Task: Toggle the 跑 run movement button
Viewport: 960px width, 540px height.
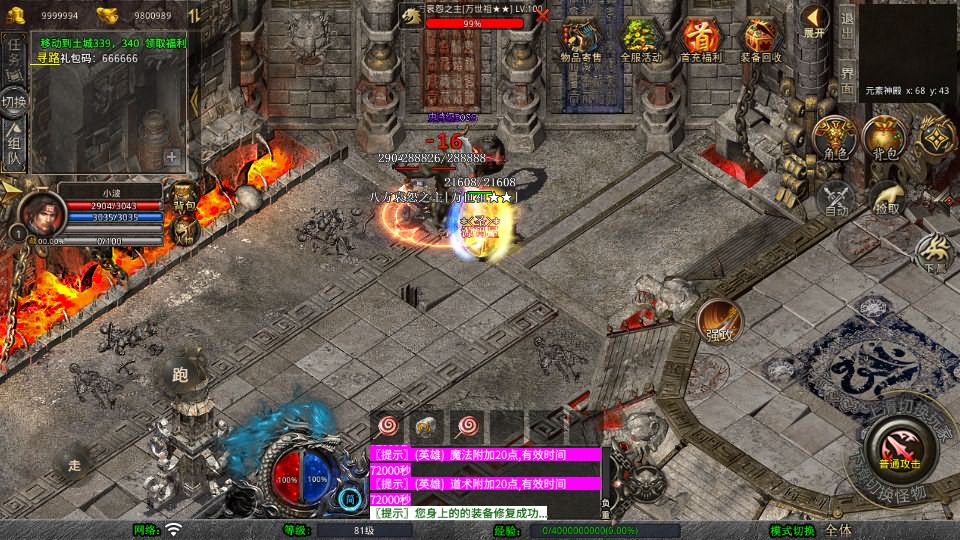Action: [180, 376]
